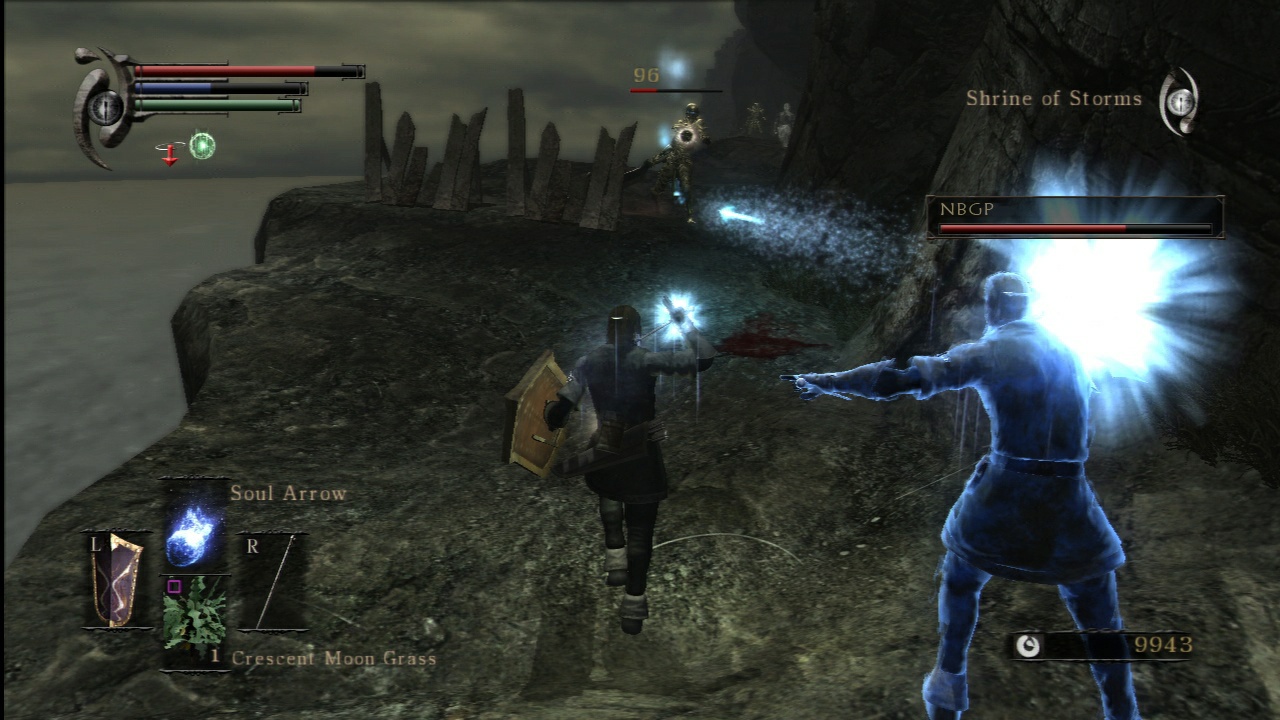Screen dimensions: 1280x720
Task: Click the Soul Arrow spell name text
Action: pyautogui.click(x=288, y=493)
